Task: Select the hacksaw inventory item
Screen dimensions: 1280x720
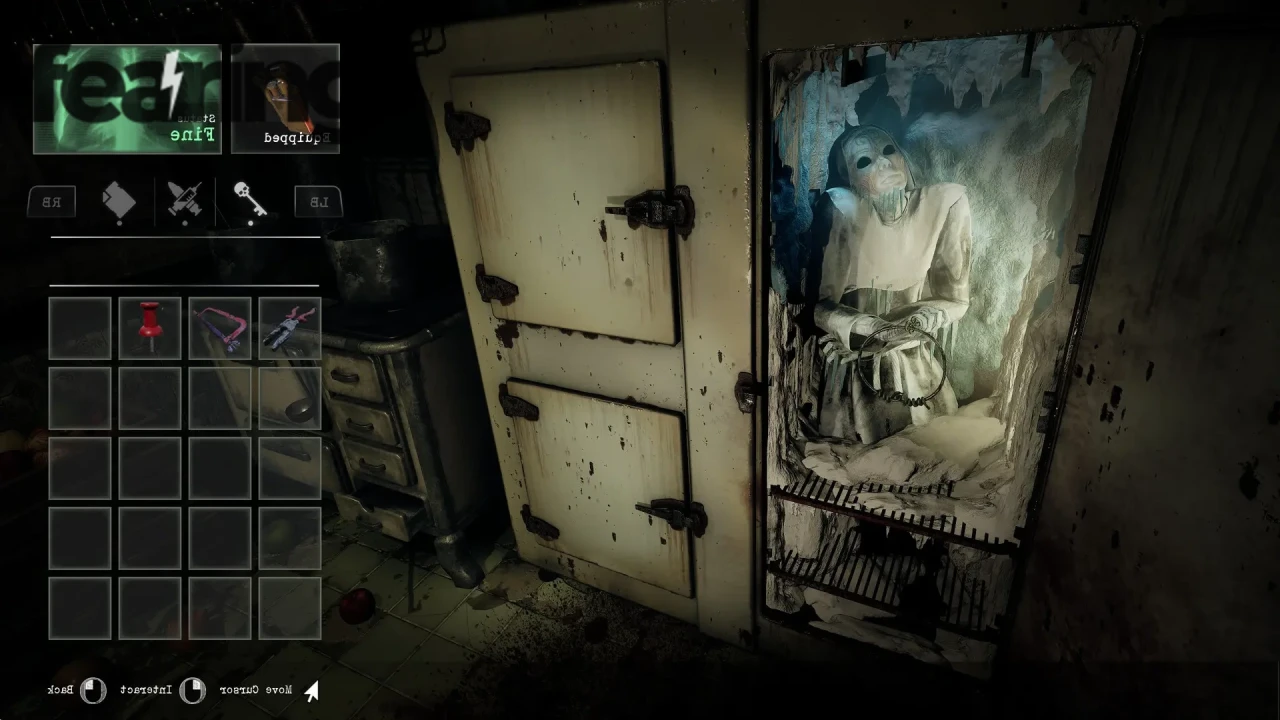Action: point(220,327)
